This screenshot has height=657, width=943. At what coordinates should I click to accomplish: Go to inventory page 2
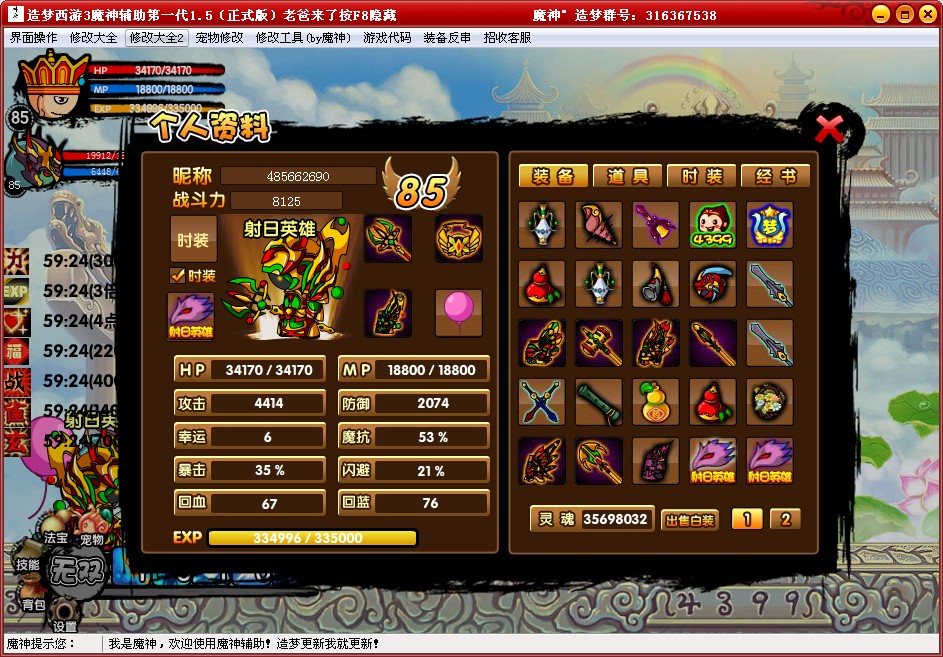click(x=785, y=519)
